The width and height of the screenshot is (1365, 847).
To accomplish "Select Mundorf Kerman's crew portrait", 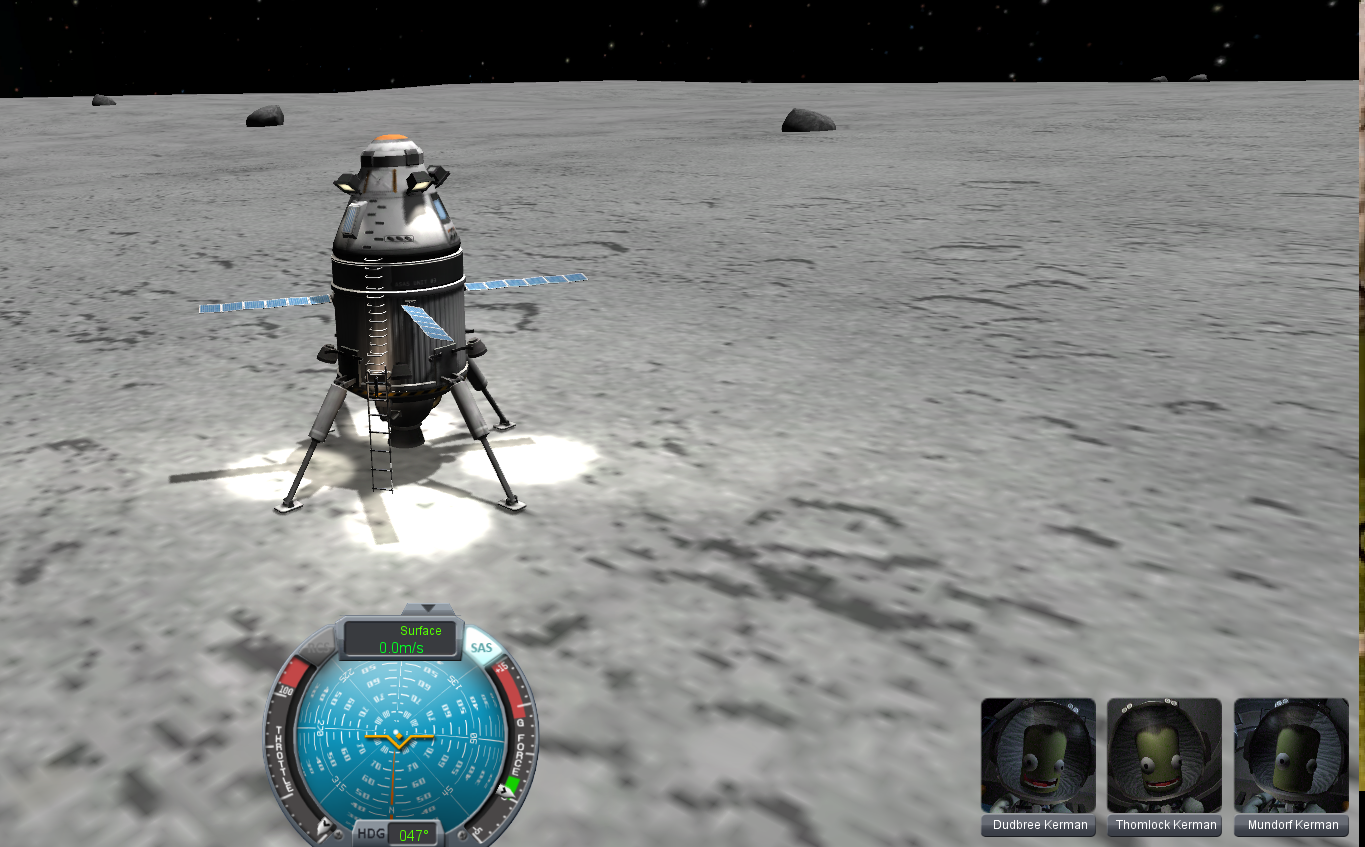I will point(1291,755).
